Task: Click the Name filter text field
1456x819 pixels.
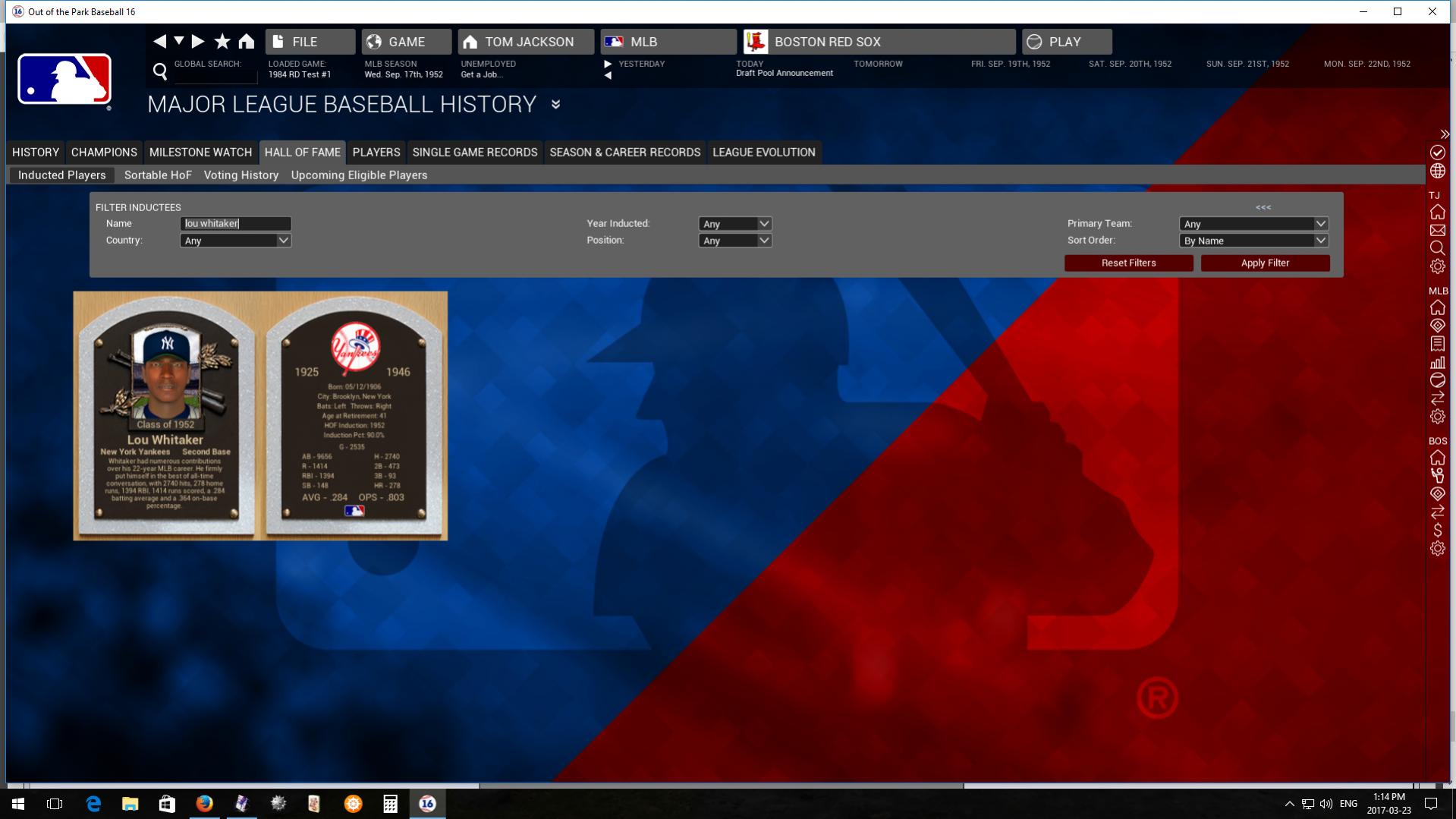Action: 235,224
